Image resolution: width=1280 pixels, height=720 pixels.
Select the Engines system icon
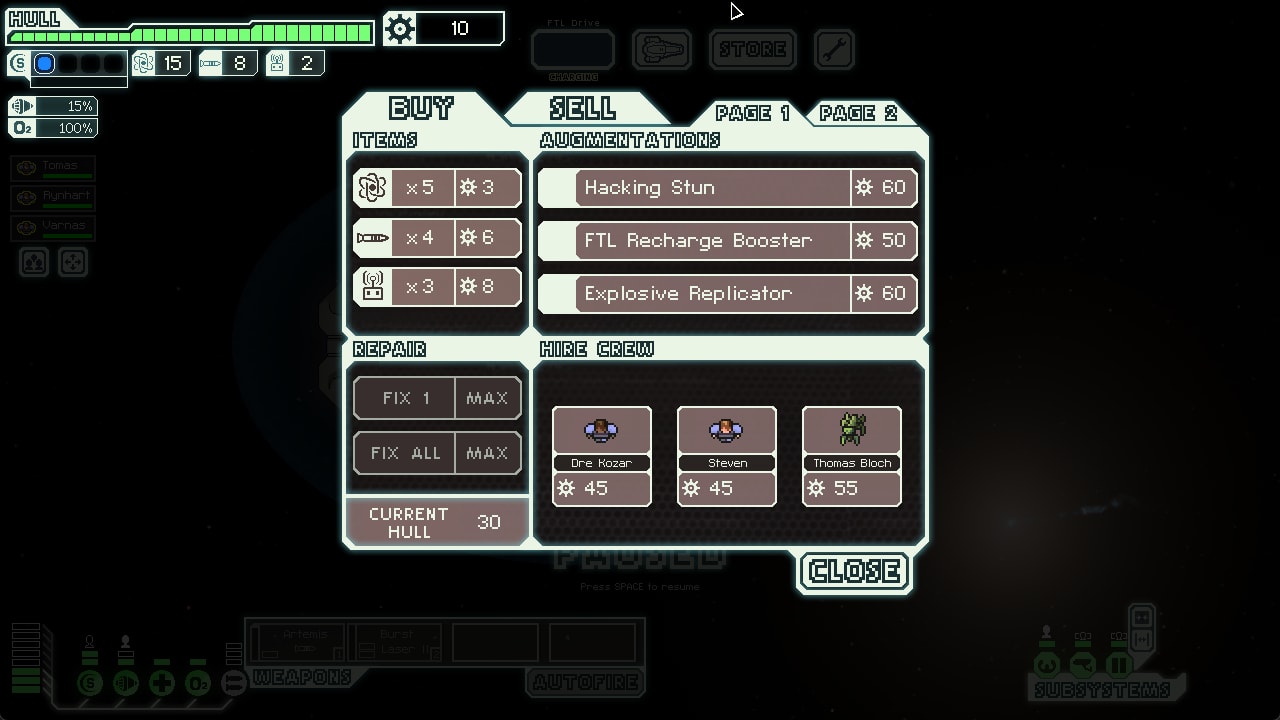pos(126,683)
